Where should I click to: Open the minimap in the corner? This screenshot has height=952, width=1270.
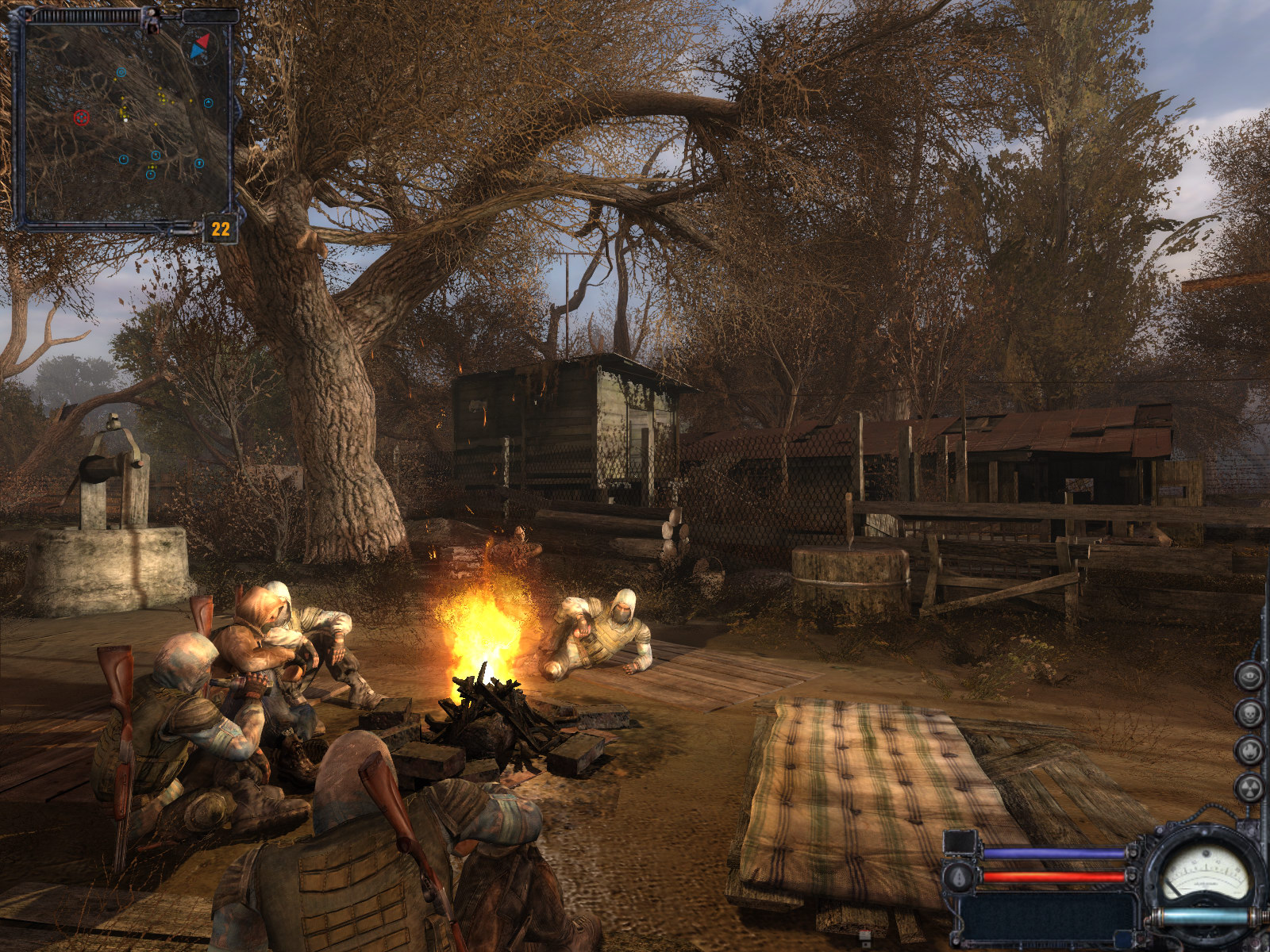click(123, 119)
